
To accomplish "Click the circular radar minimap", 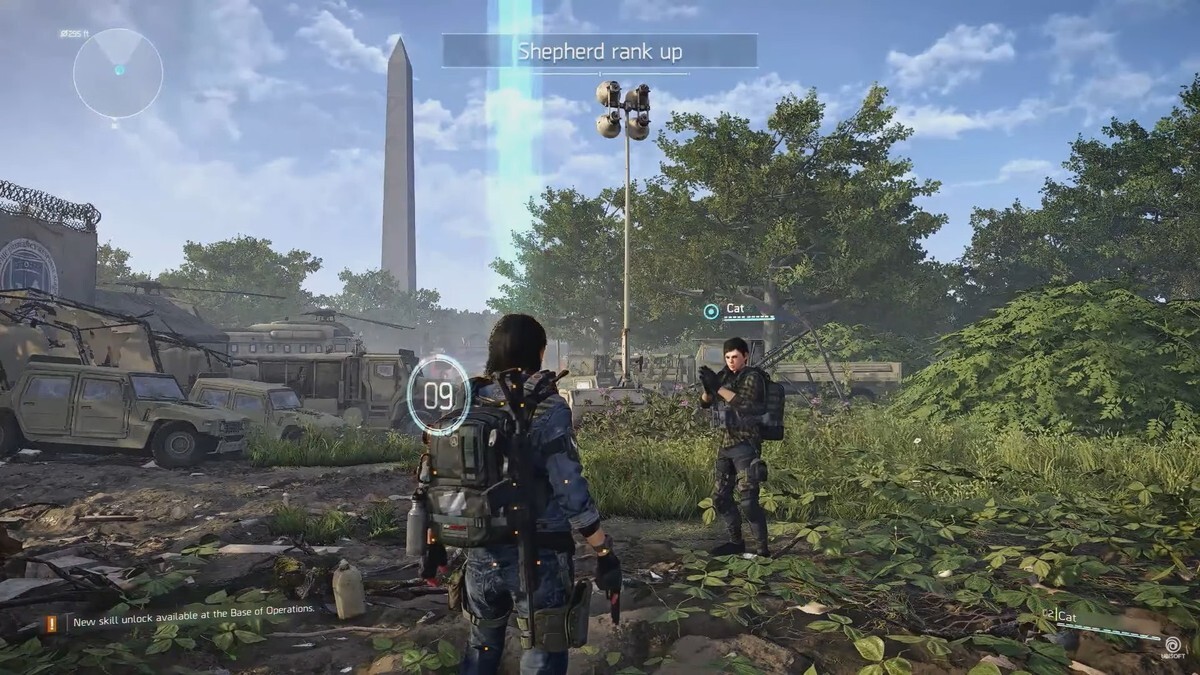I will click(118, 72).
